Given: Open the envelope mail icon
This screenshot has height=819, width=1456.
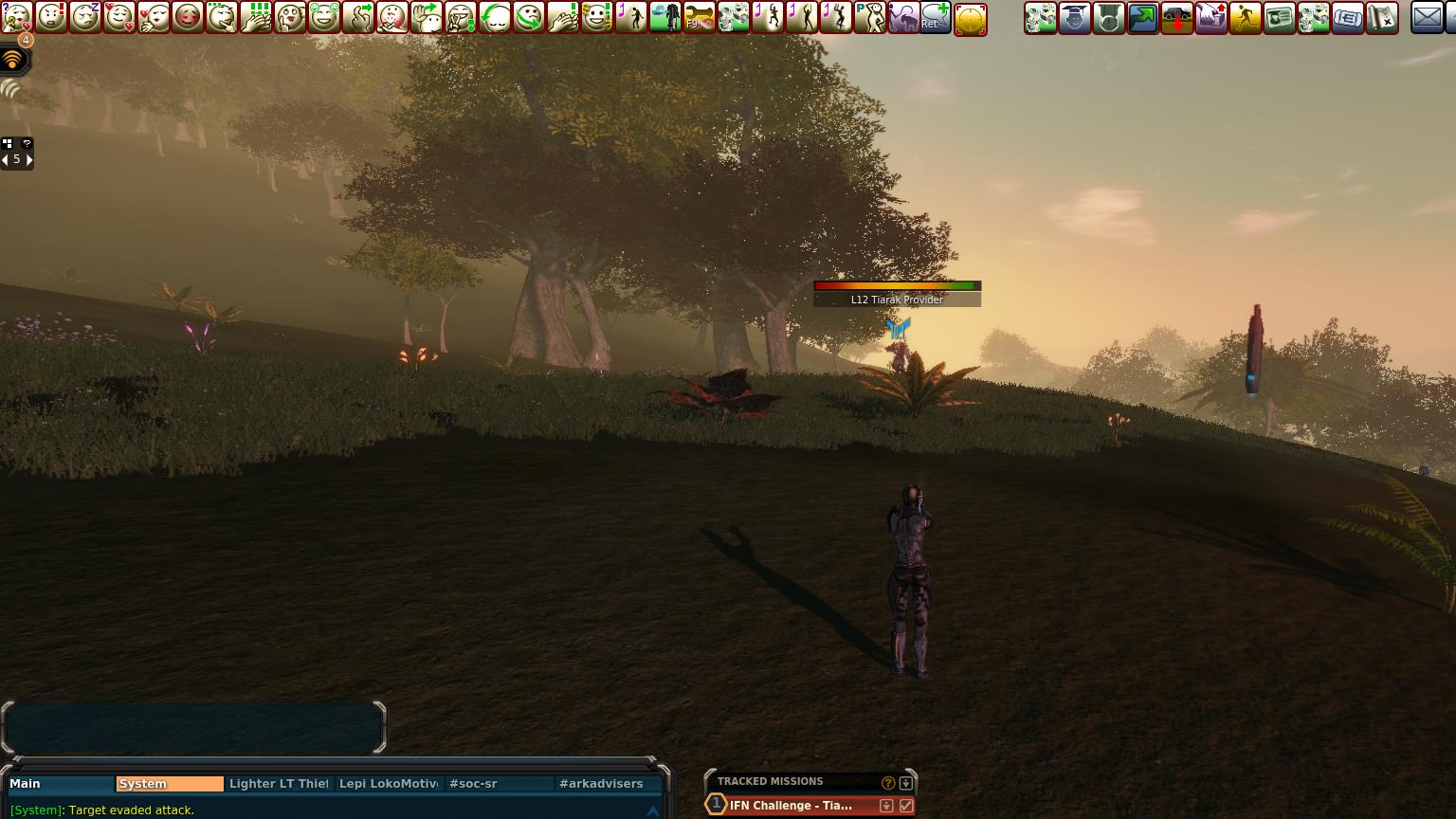Looking at the screenshot, I should tap(1427, 17).
